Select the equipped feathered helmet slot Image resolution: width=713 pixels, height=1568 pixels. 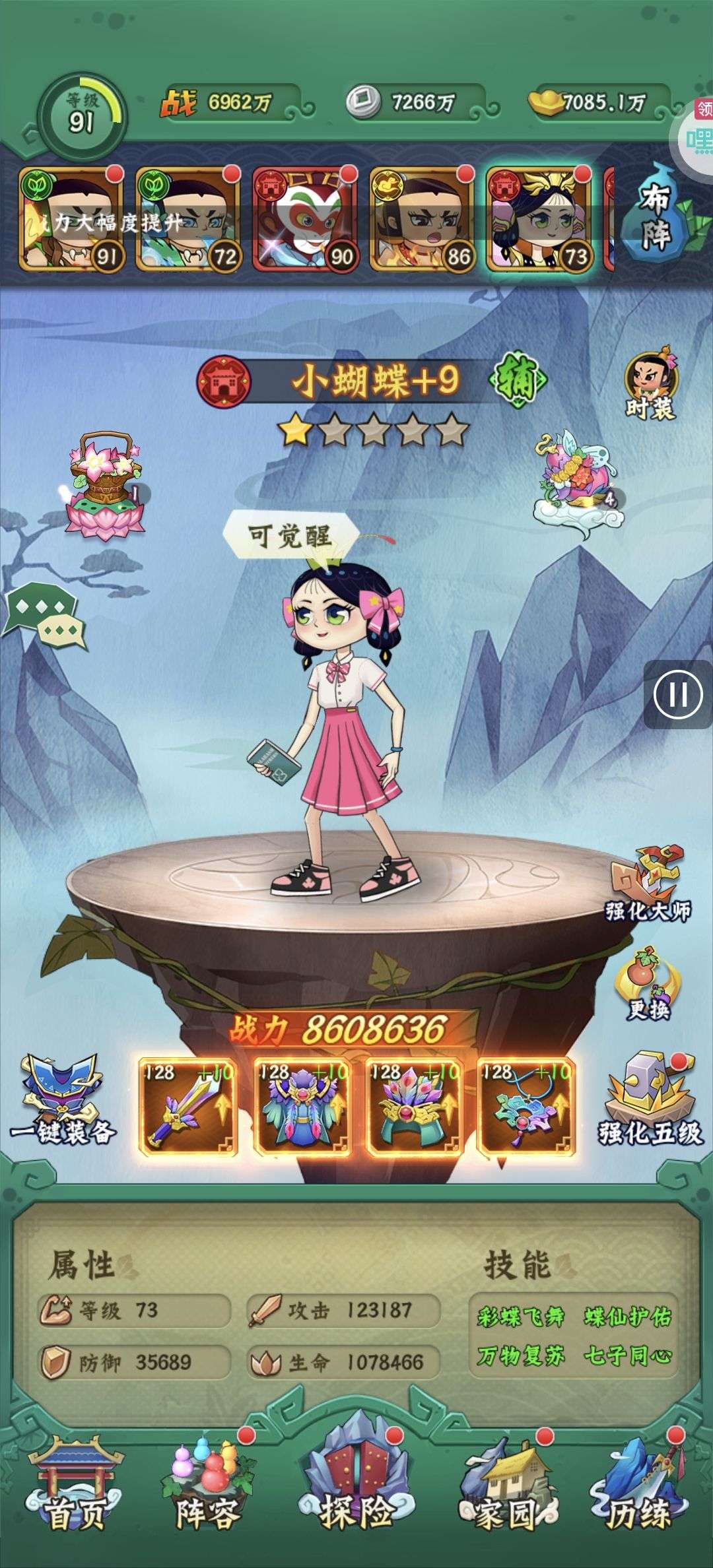coord(415,1106)
